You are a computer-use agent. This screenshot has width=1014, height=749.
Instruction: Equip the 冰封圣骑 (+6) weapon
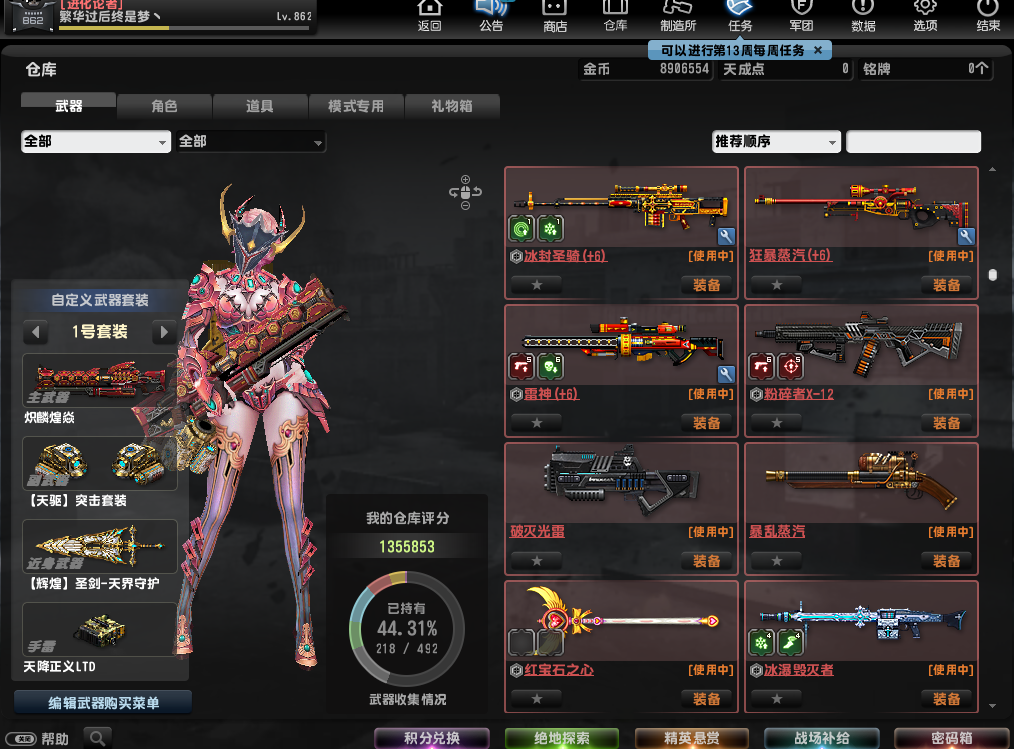[707, 285]
